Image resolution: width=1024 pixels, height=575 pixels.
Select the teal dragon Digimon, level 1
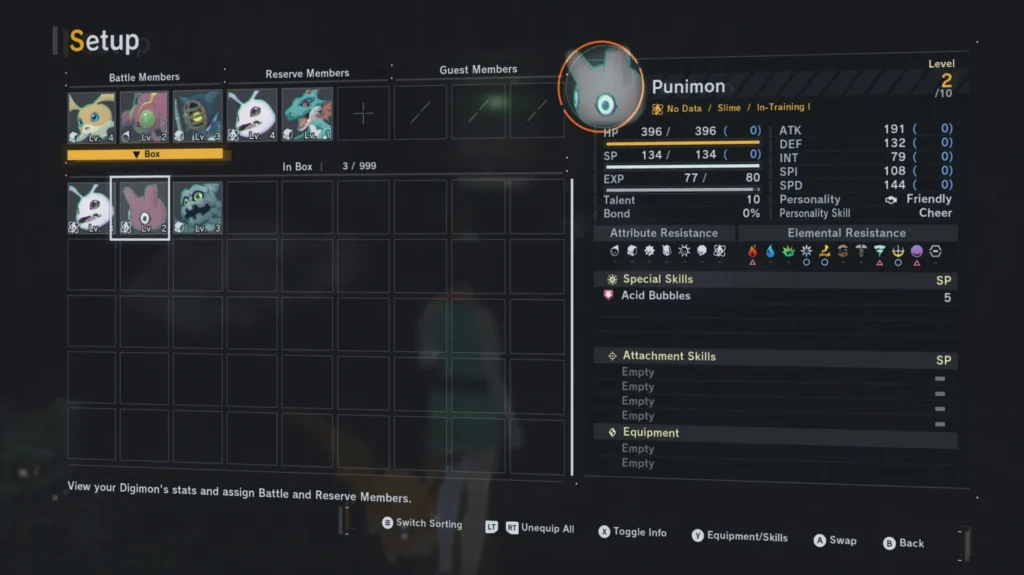(307, 113)
